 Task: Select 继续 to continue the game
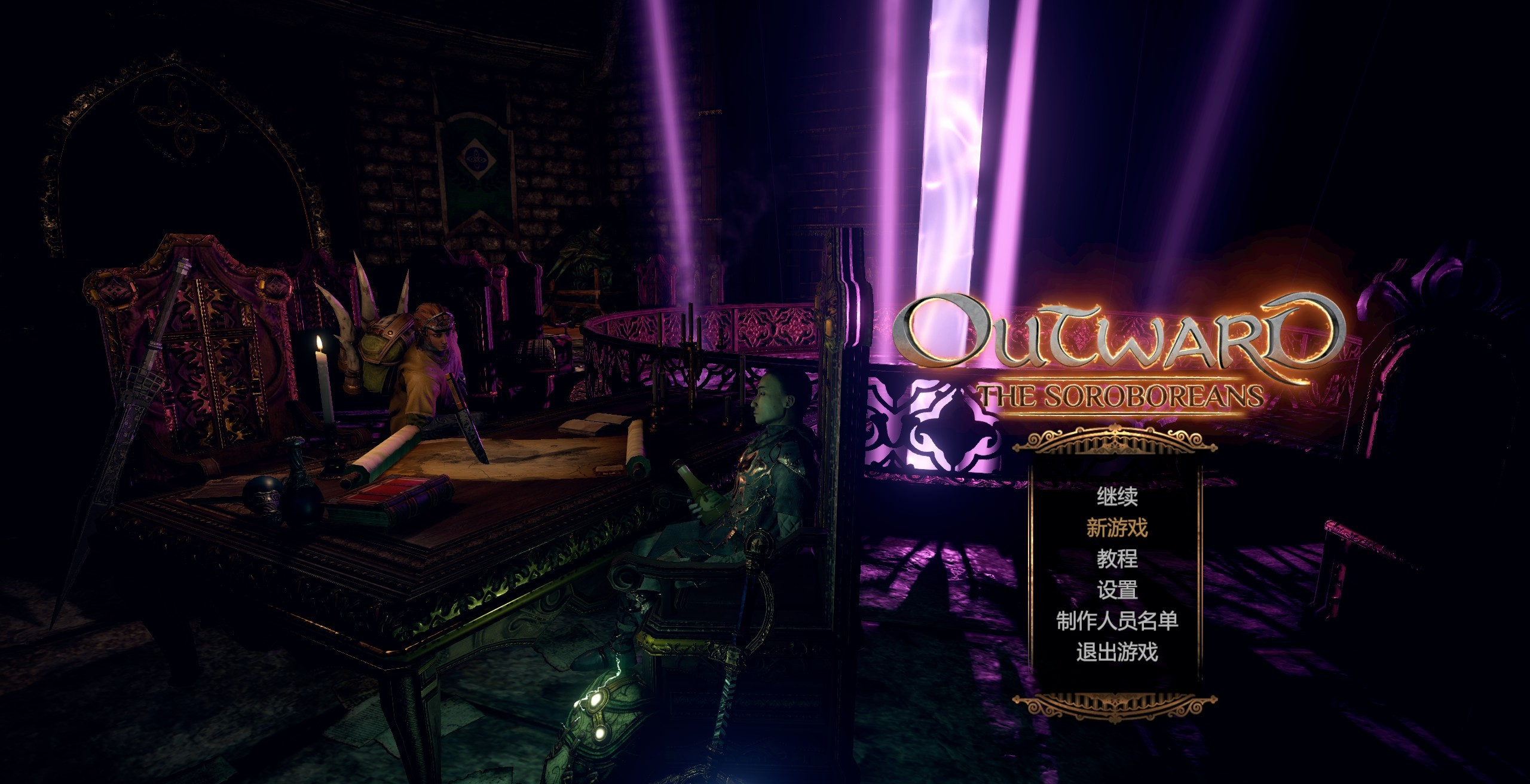click(1116, 497)
